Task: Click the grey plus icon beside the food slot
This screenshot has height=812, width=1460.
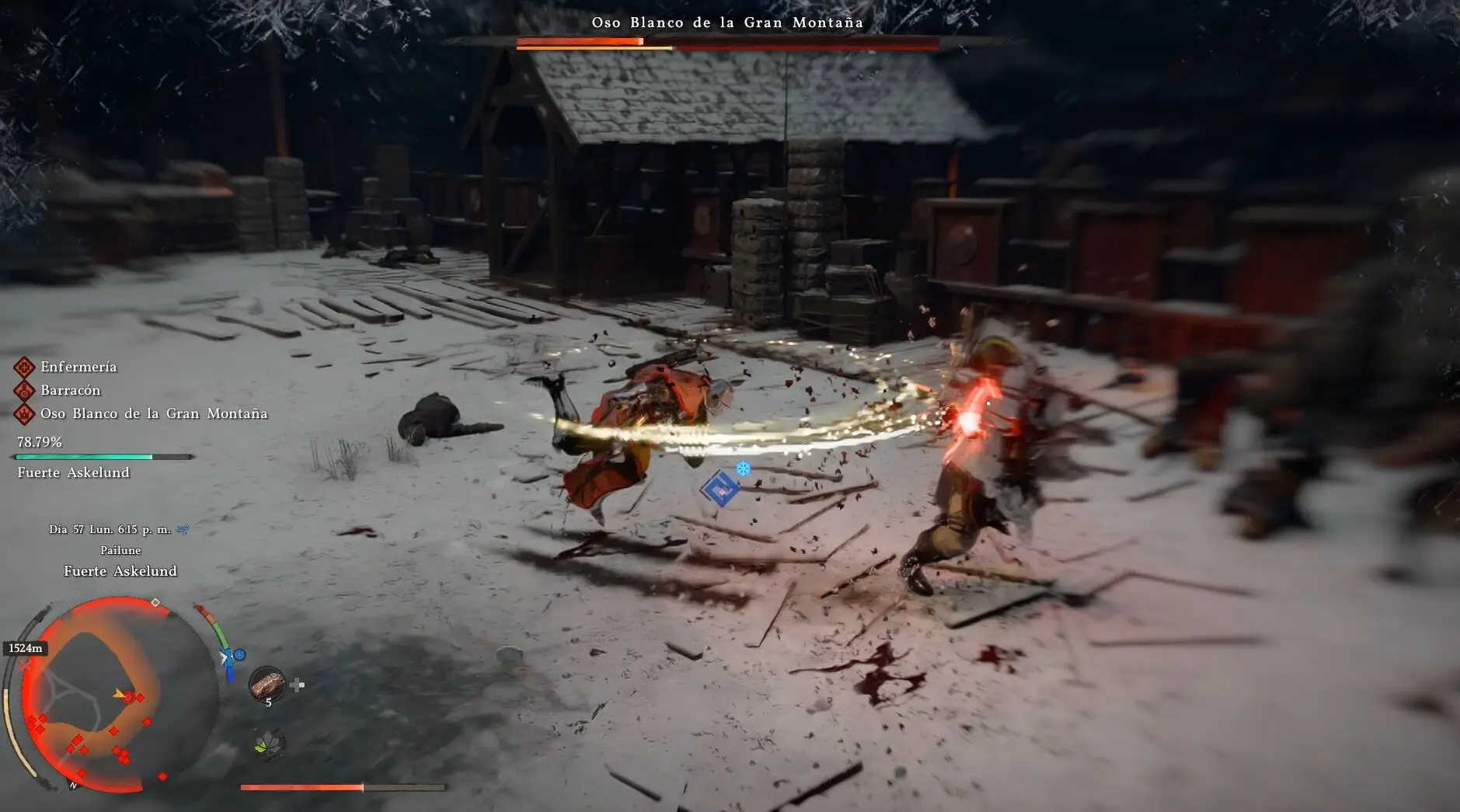Action: pyautogui.click(x=297, y=685)
